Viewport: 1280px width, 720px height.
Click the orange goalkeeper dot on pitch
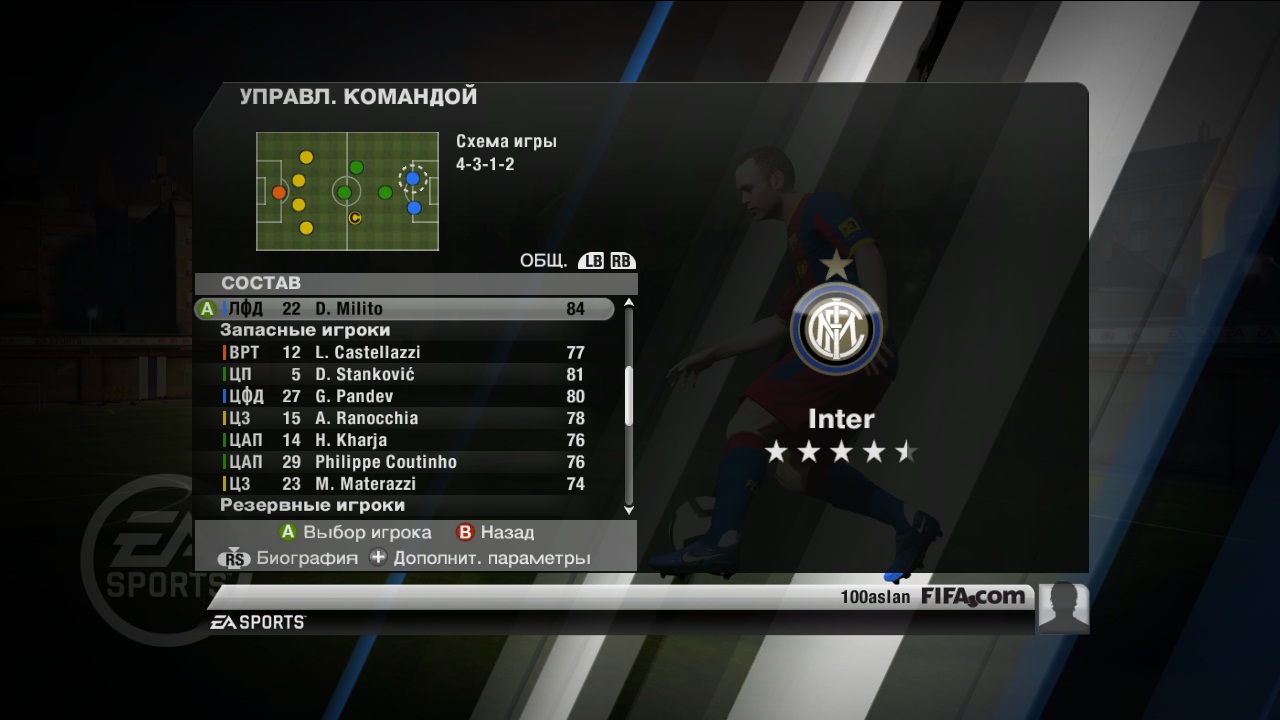pos(279,192)
